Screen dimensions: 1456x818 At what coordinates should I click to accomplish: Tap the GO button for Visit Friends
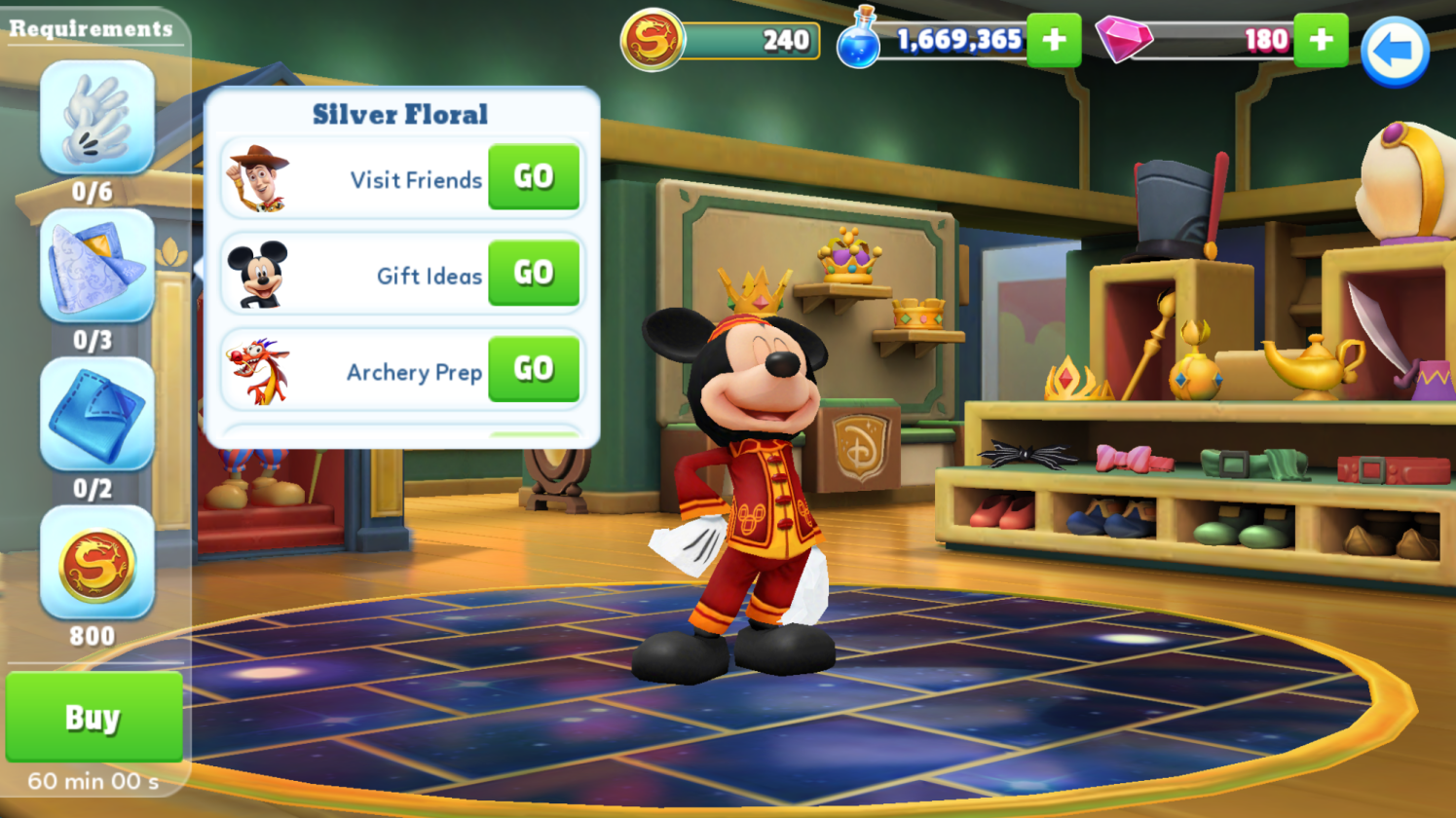pos(534,177)
